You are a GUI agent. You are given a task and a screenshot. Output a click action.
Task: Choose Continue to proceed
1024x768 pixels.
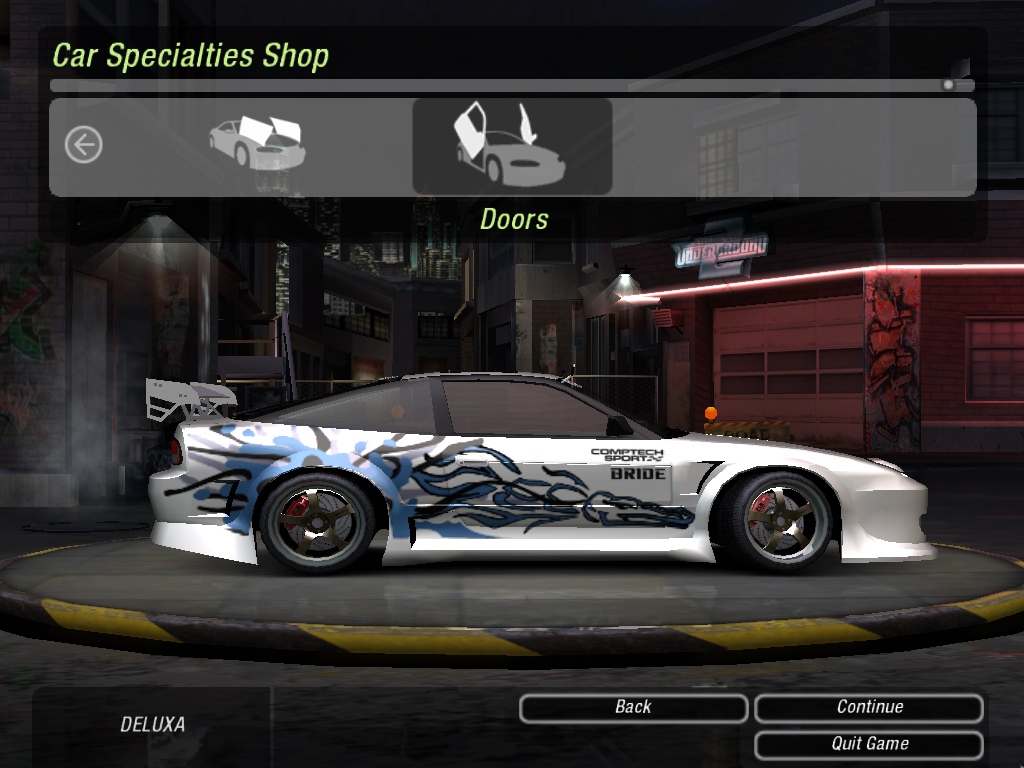[869, 708]
